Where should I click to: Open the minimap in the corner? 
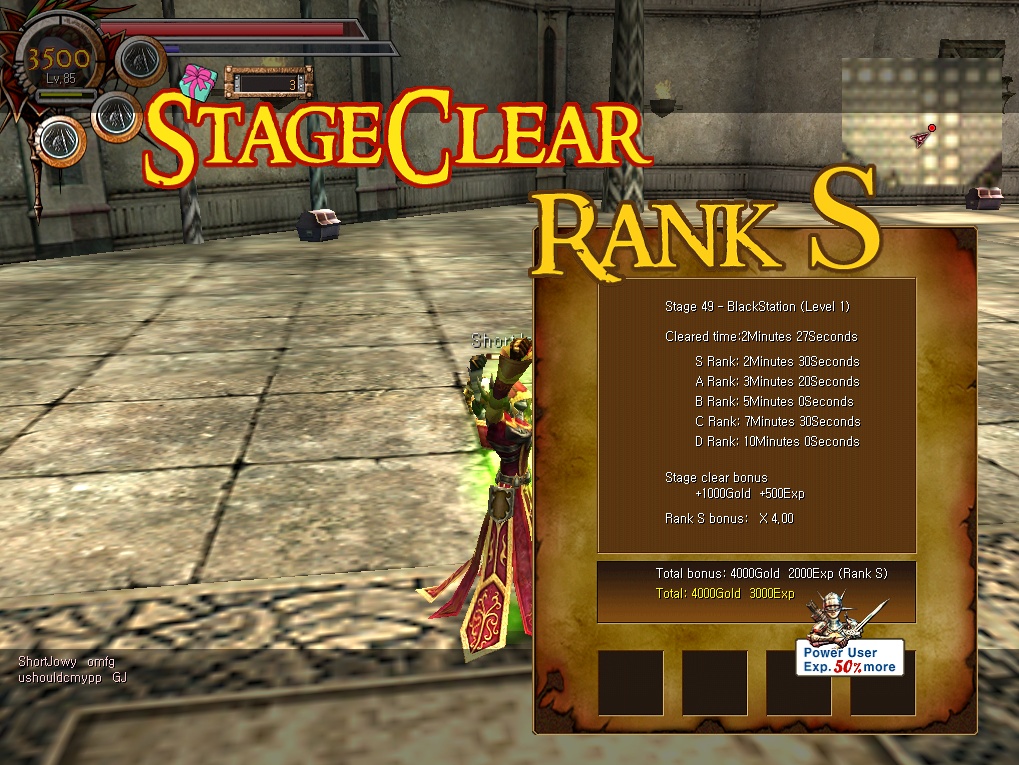(x=921, y=122)
